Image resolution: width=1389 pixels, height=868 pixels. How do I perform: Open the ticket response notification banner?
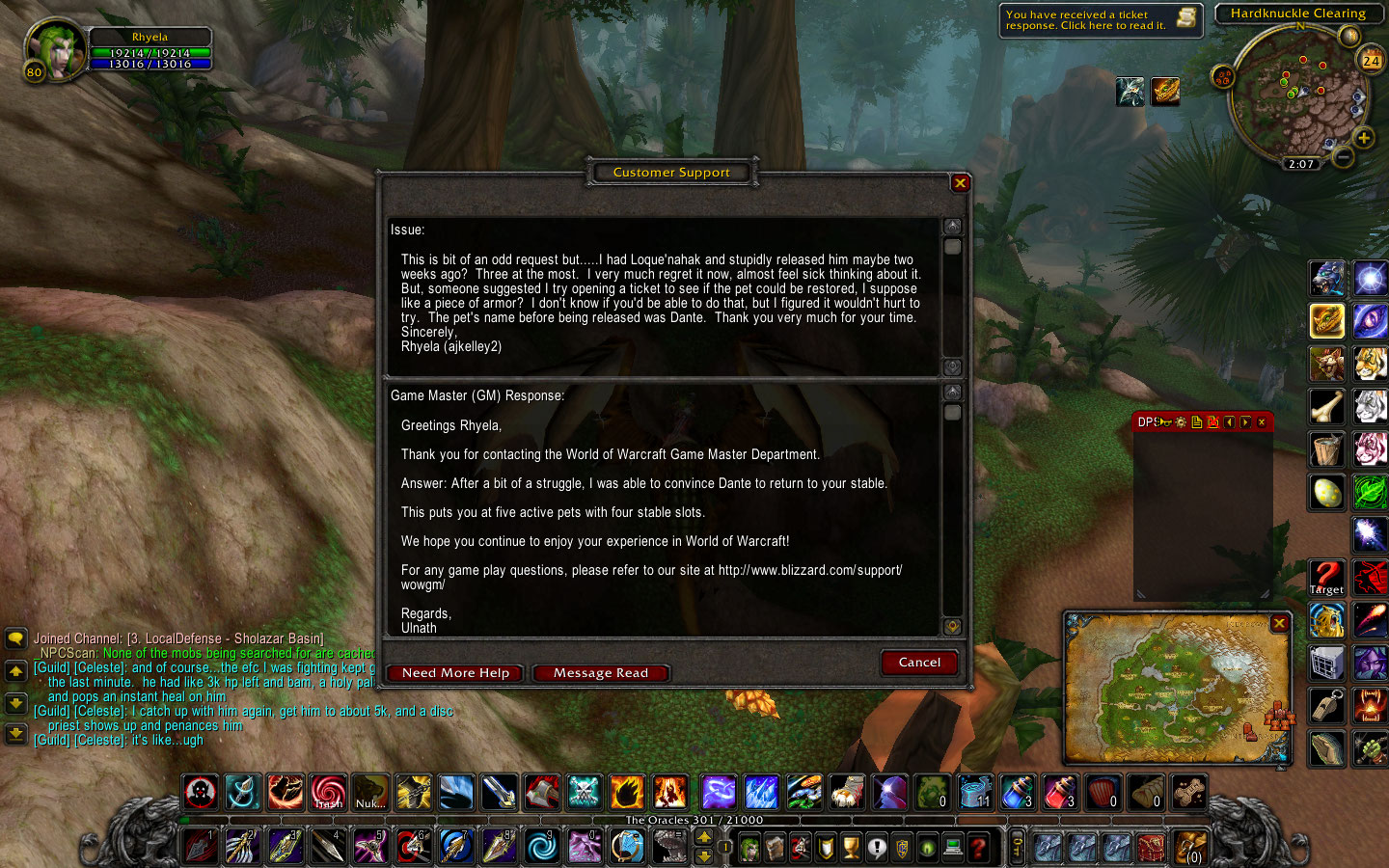[x=1100, y=21]
